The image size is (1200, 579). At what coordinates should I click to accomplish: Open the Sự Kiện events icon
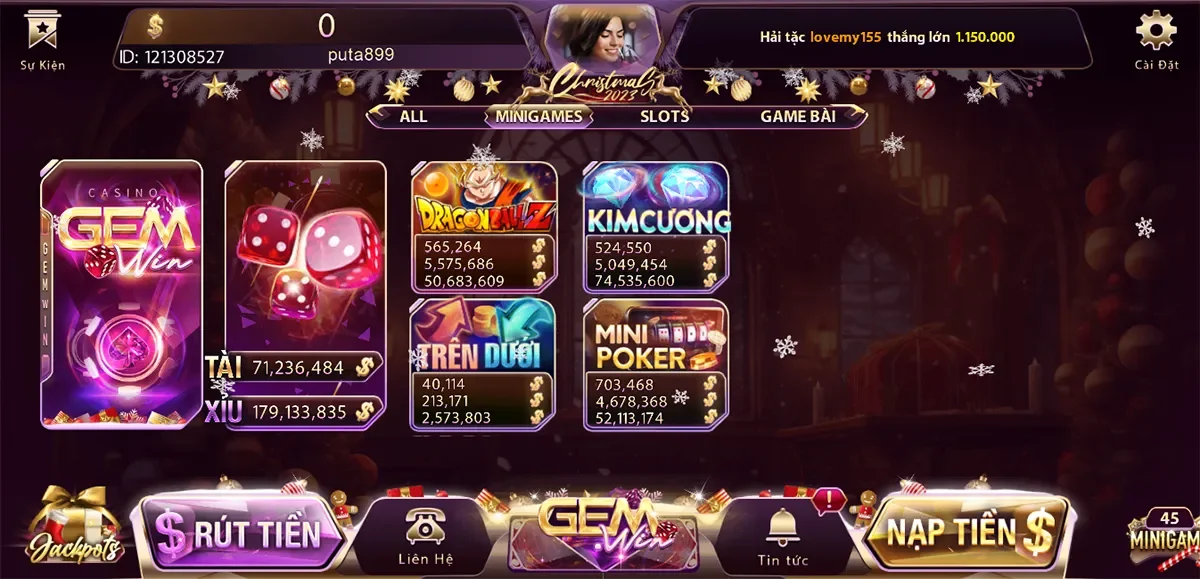click(42, 37)
